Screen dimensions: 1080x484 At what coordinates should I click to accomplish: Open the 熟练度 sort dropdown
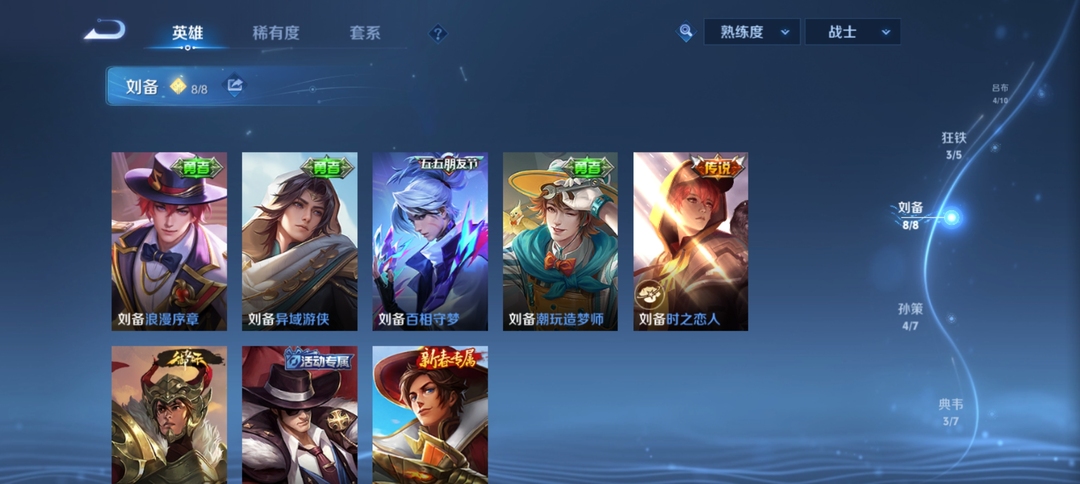[753, 32]
